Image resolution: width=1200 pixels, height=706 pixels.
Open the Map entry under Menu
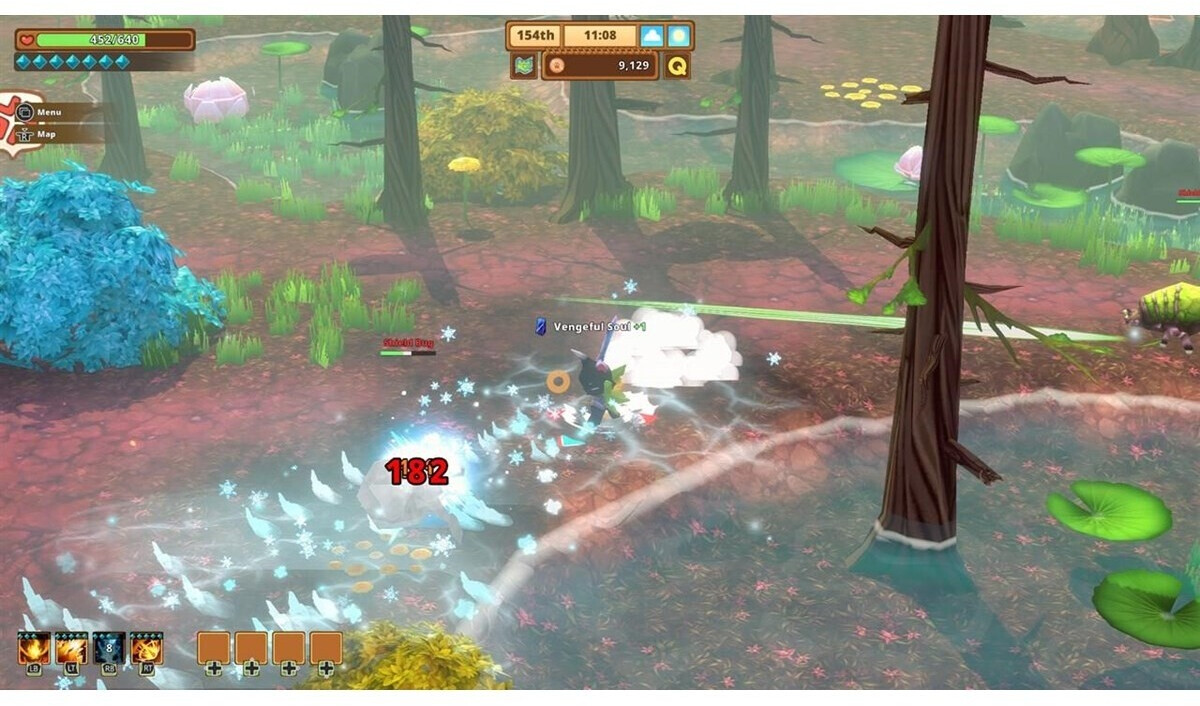click(45, 133)
